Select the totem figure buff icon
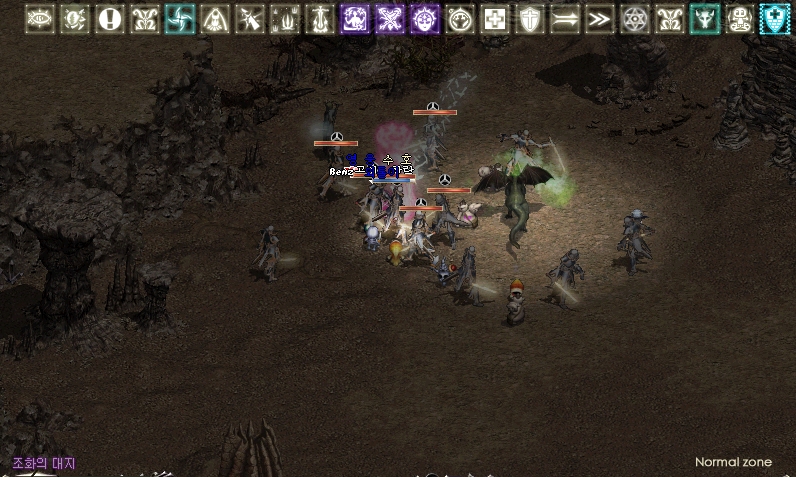 [x=740, y=19]
